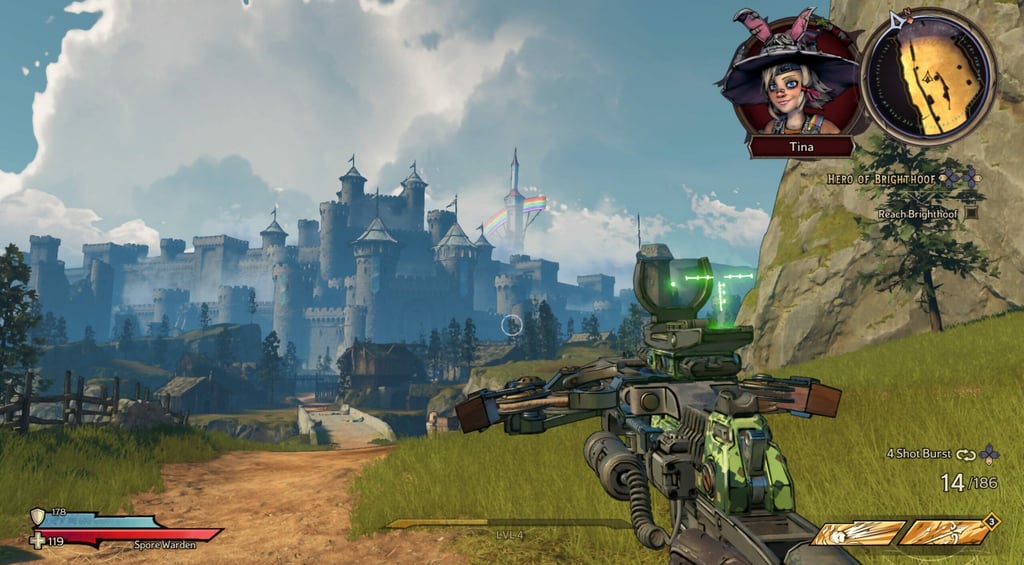Toggle the 4 Shot Burst fire mode icon
The image size is (1024, 565).
(x=966, y=454)
